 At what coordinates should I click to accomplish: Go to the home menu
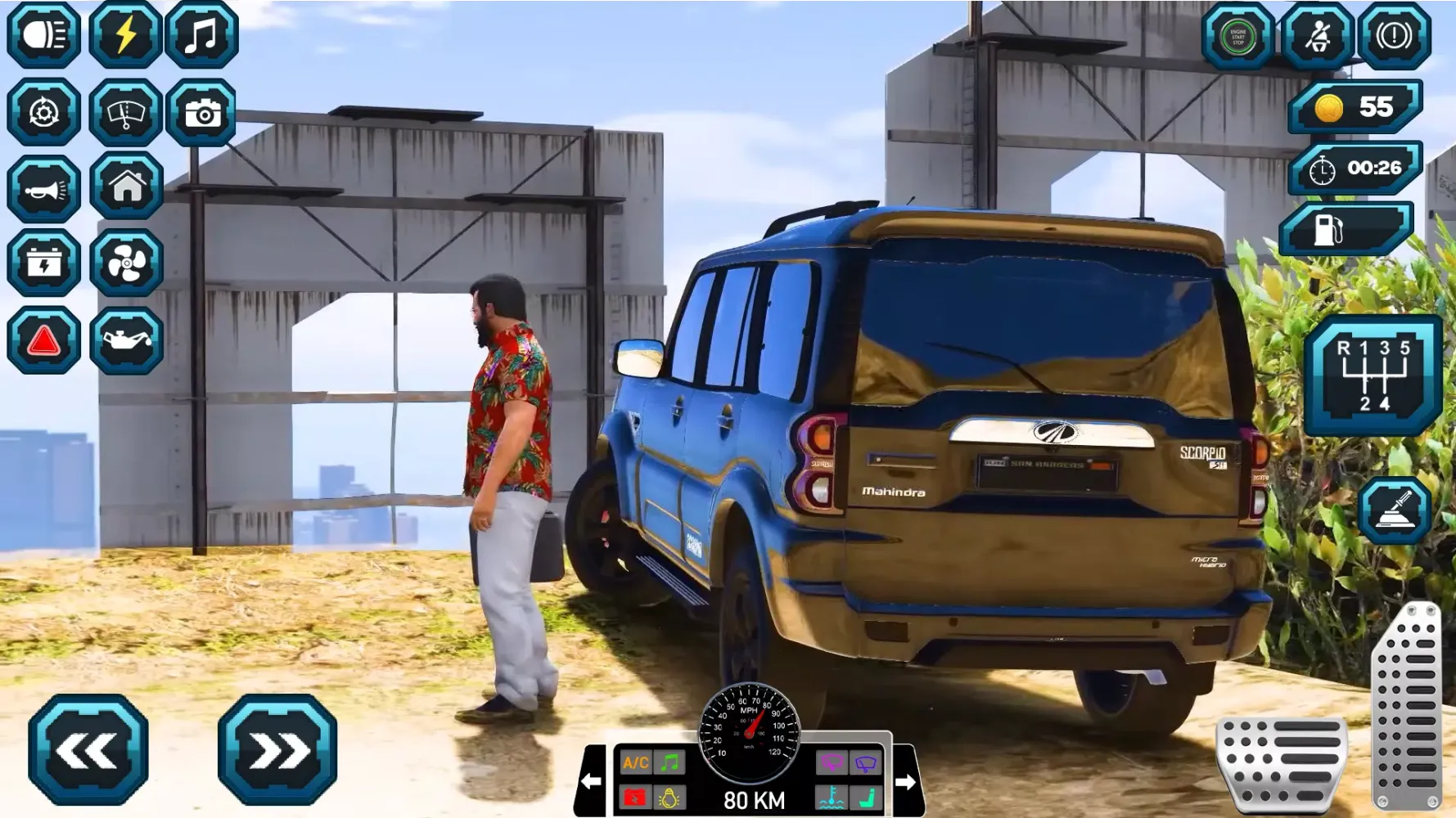tap(127, 187)
